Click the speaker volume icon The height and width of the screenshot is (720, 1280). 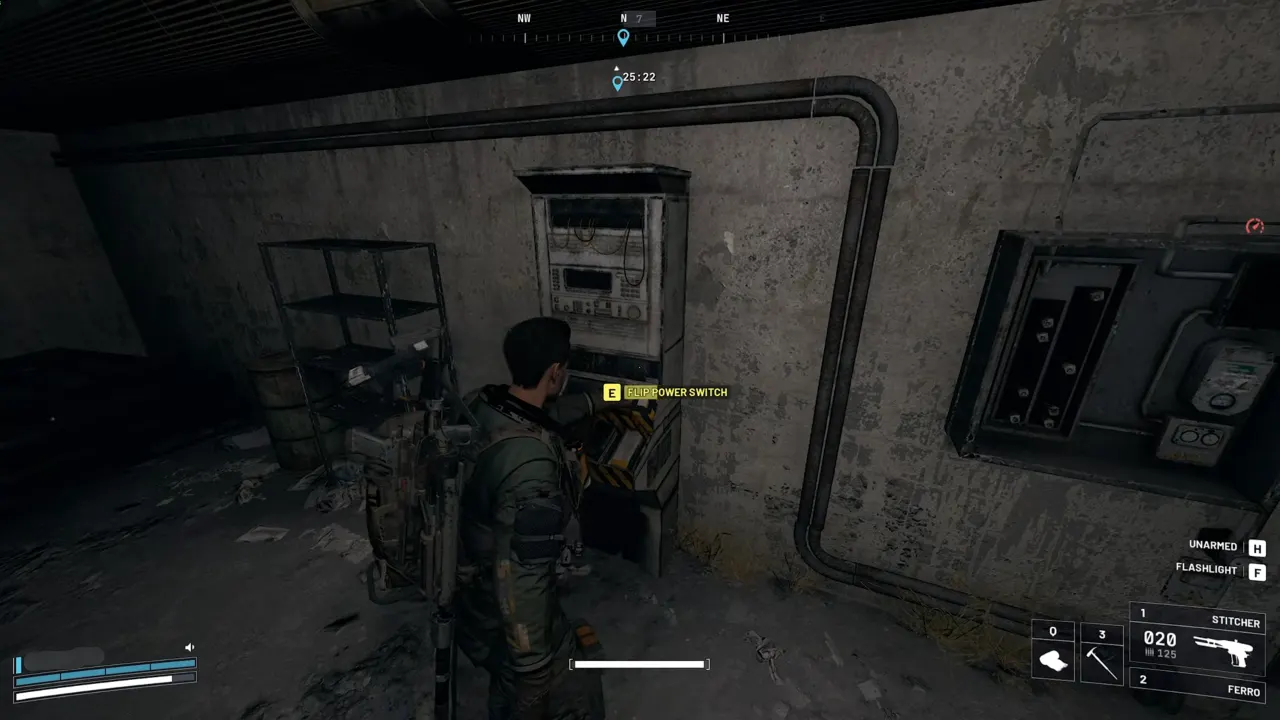tap(189, 647)
